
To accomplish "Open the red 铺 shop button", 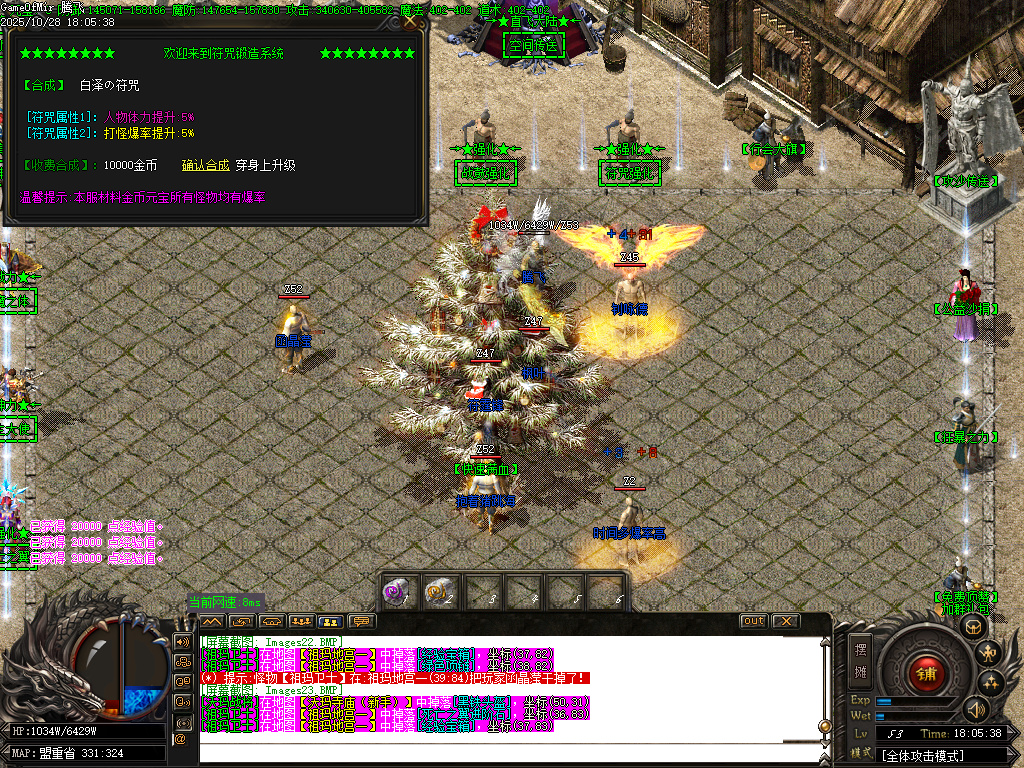I will pyautogui.click(x=927, y=674).
